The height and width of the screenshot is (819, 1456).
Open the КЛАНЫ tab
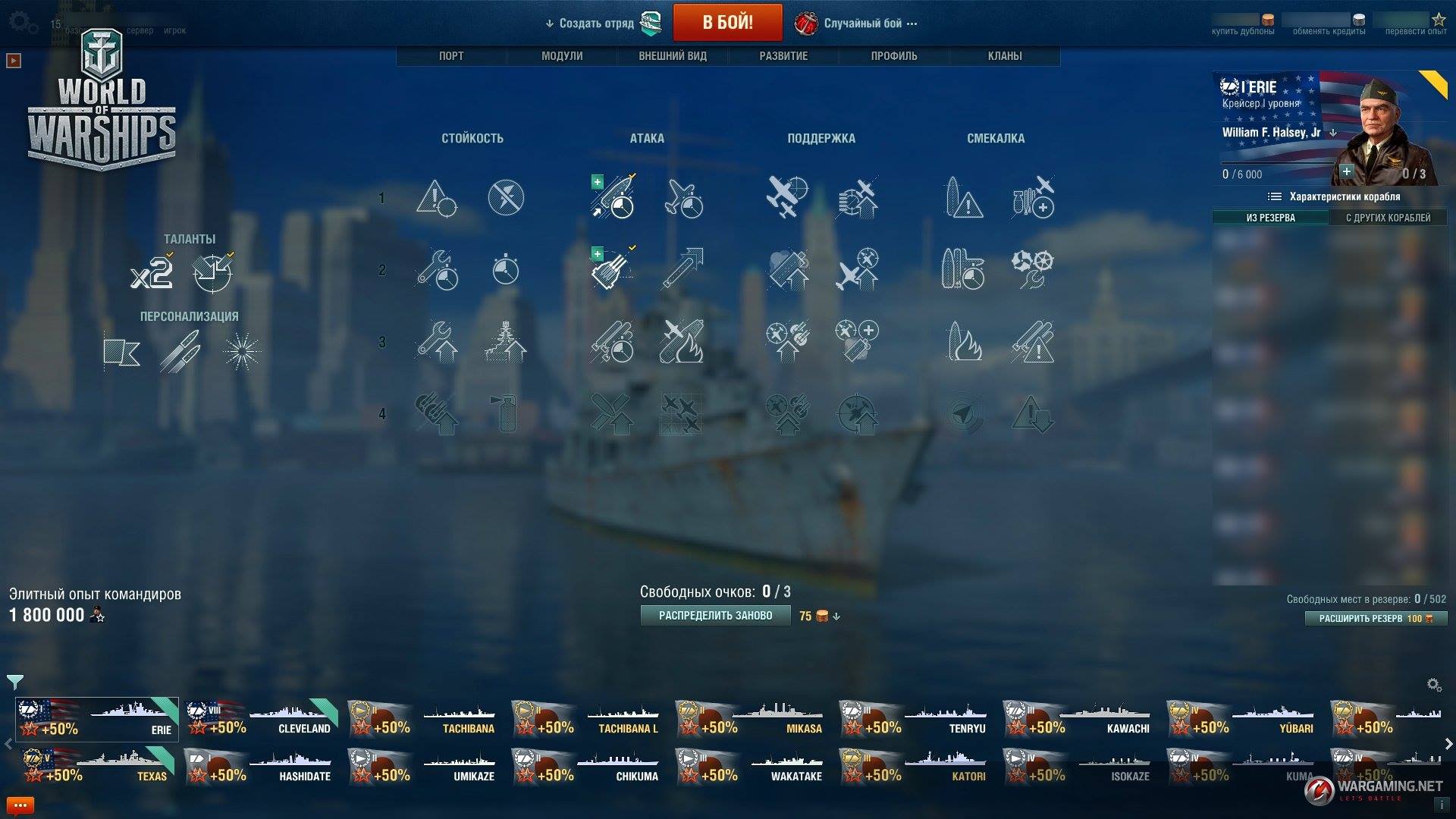1005,56
